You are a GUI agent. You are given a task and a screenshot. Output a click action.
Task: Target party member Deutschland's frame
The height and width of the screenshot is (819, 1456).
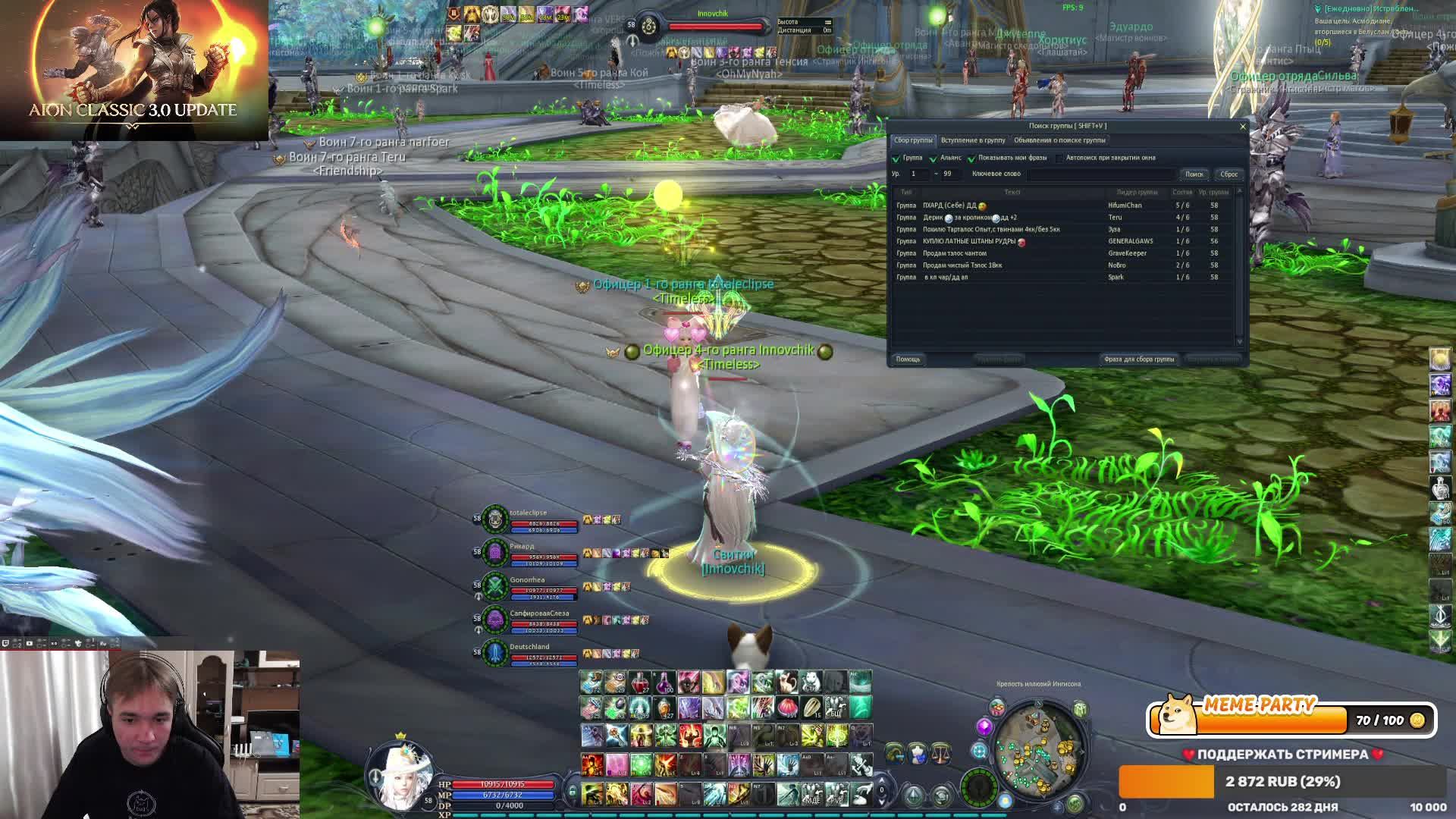point(531,654)
